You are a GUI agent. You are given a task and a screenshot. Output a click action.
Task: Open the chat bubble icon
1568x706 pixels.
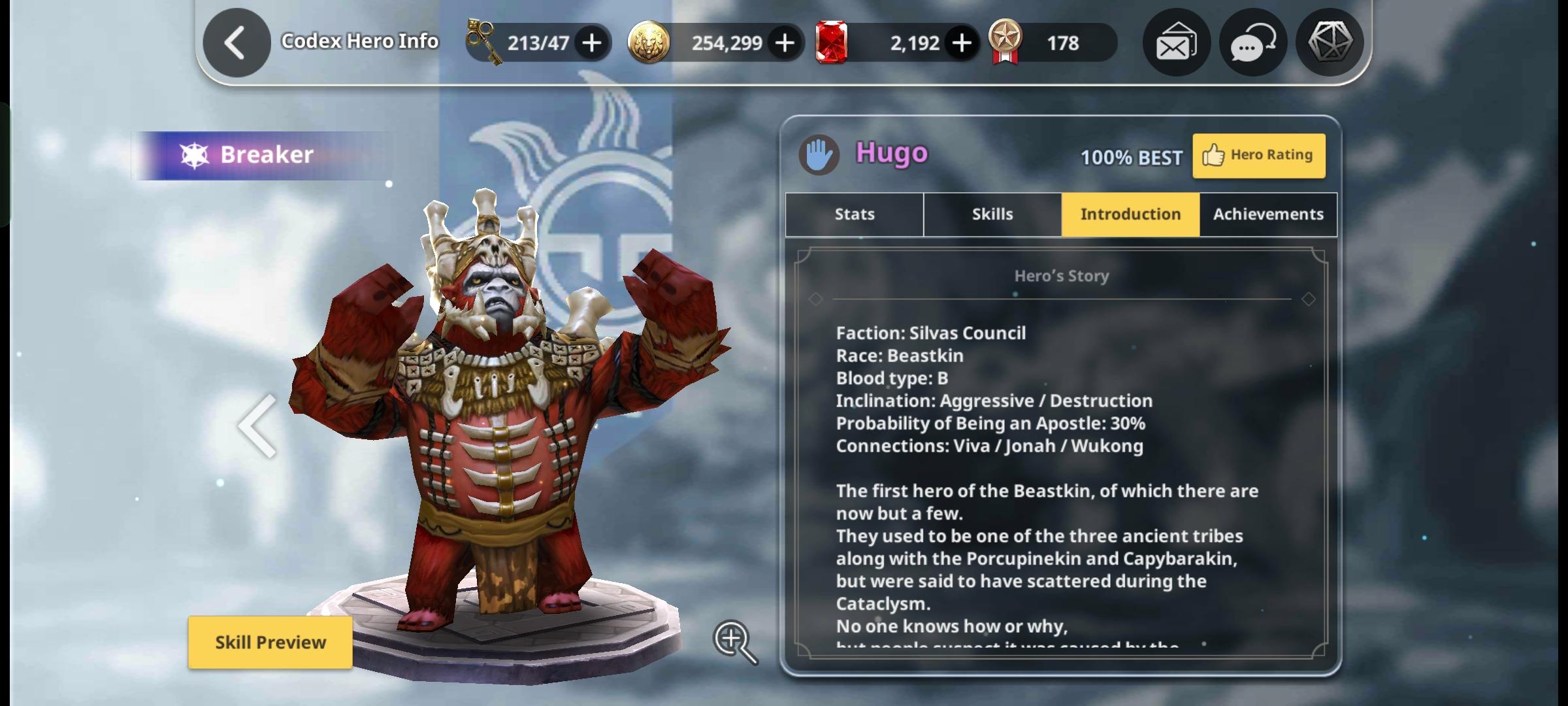click(1253, 43)
